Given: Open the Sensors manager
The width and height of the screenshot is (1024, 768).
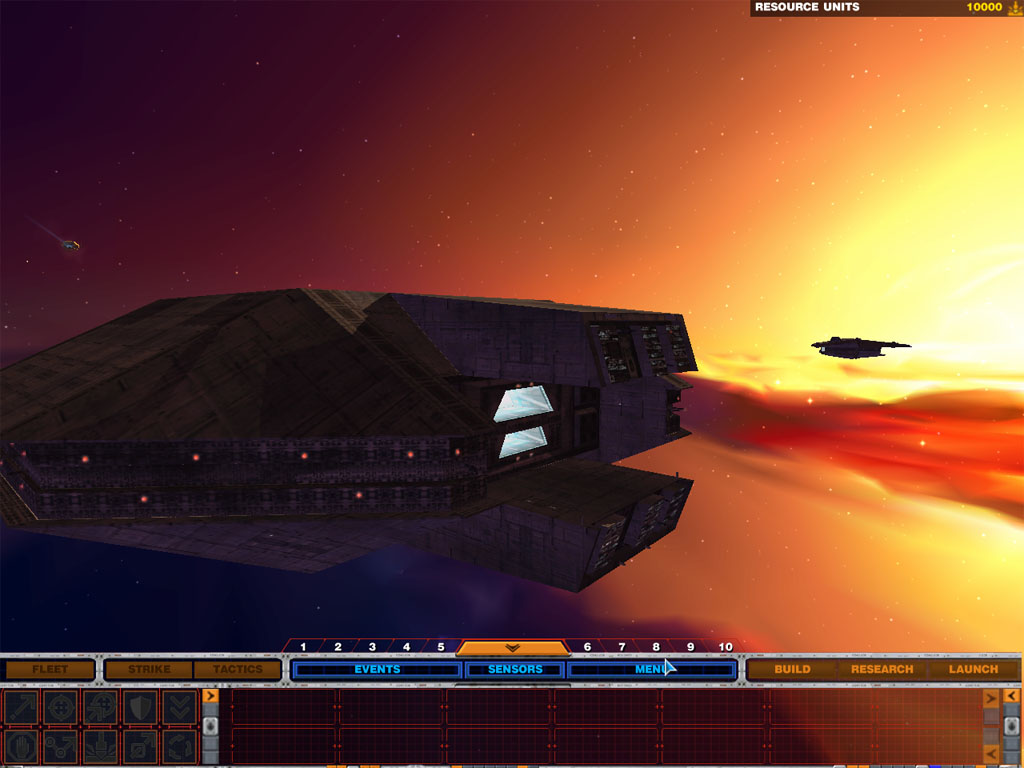Looking at the screenshot, I should coord(515,669).
